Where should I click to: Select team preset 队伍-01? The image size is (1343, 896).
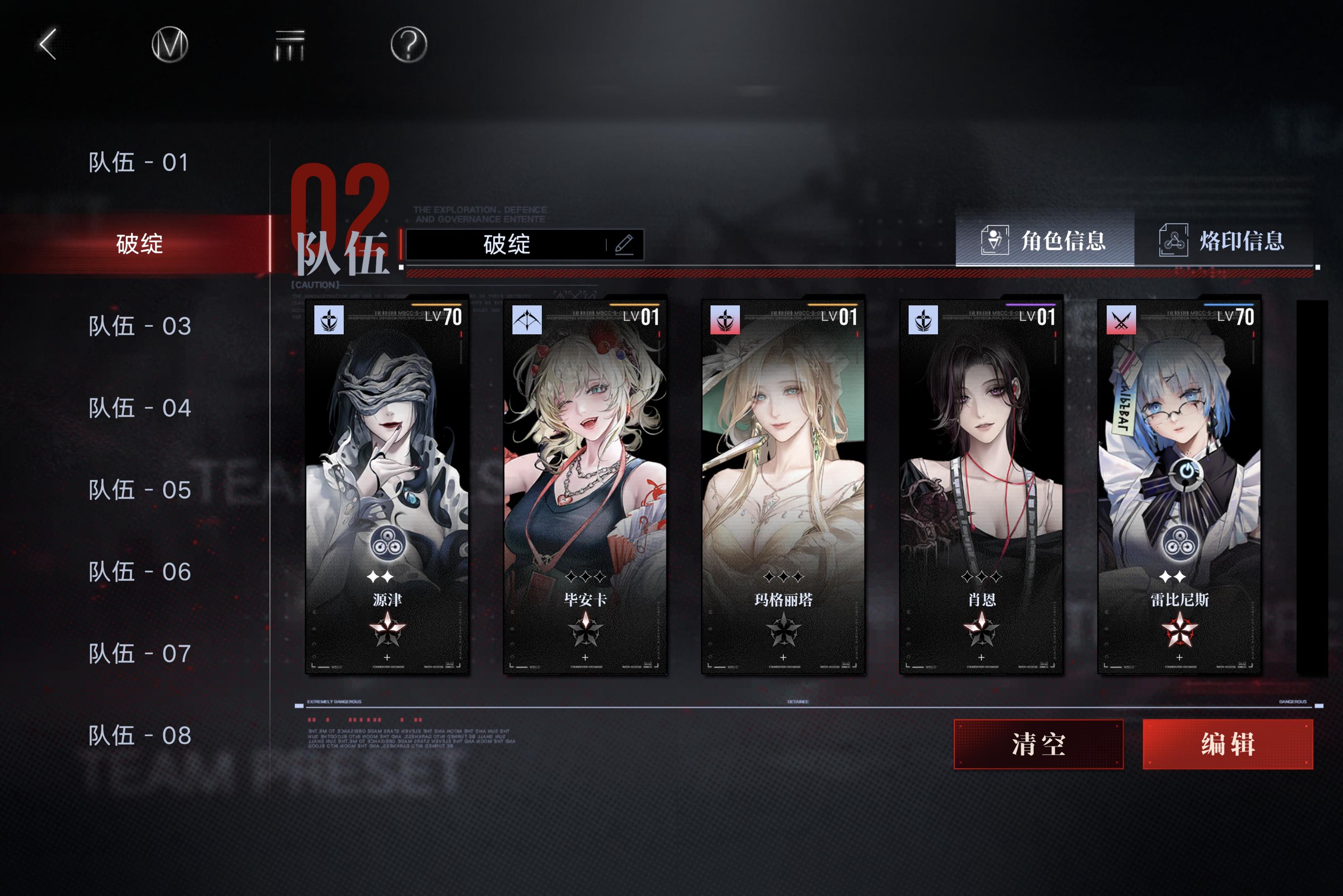138,162
